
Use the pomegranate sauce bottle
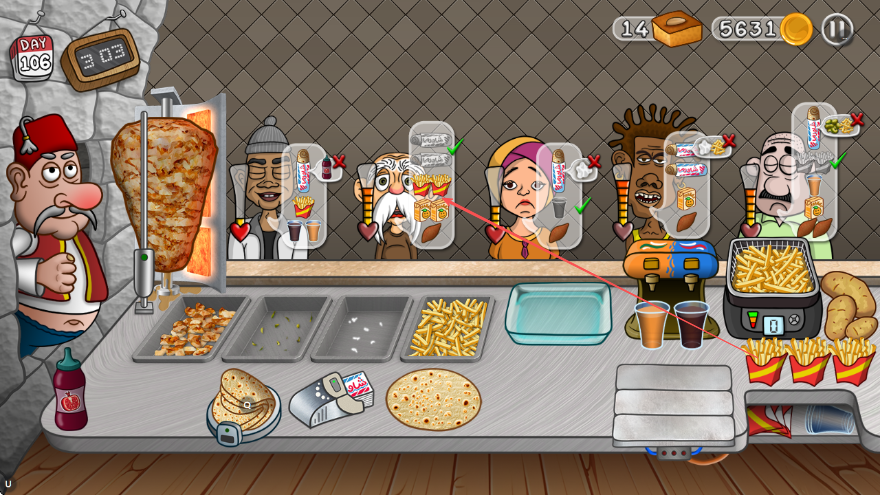pos(70,391)
